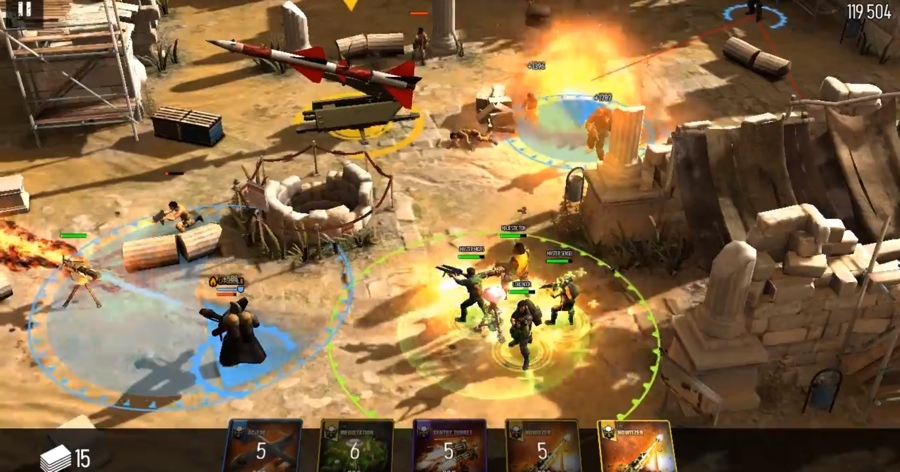The width and height of the screenshot is (900, 472).
Task: Pause the game
Action: coord(25,10)
